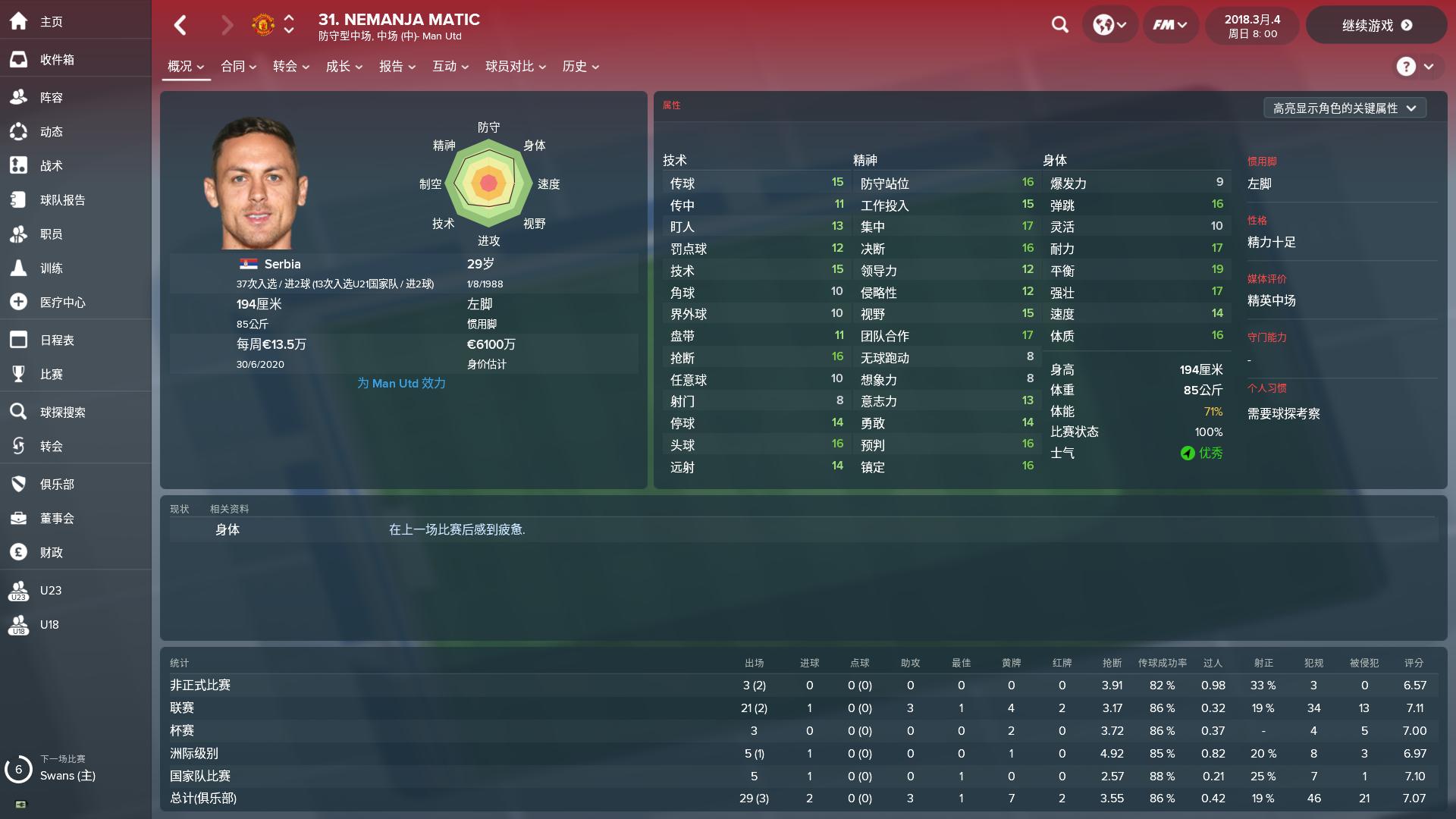
Task: Open the 报告 tab dropdown arrow
Action: tap(412, 67)
